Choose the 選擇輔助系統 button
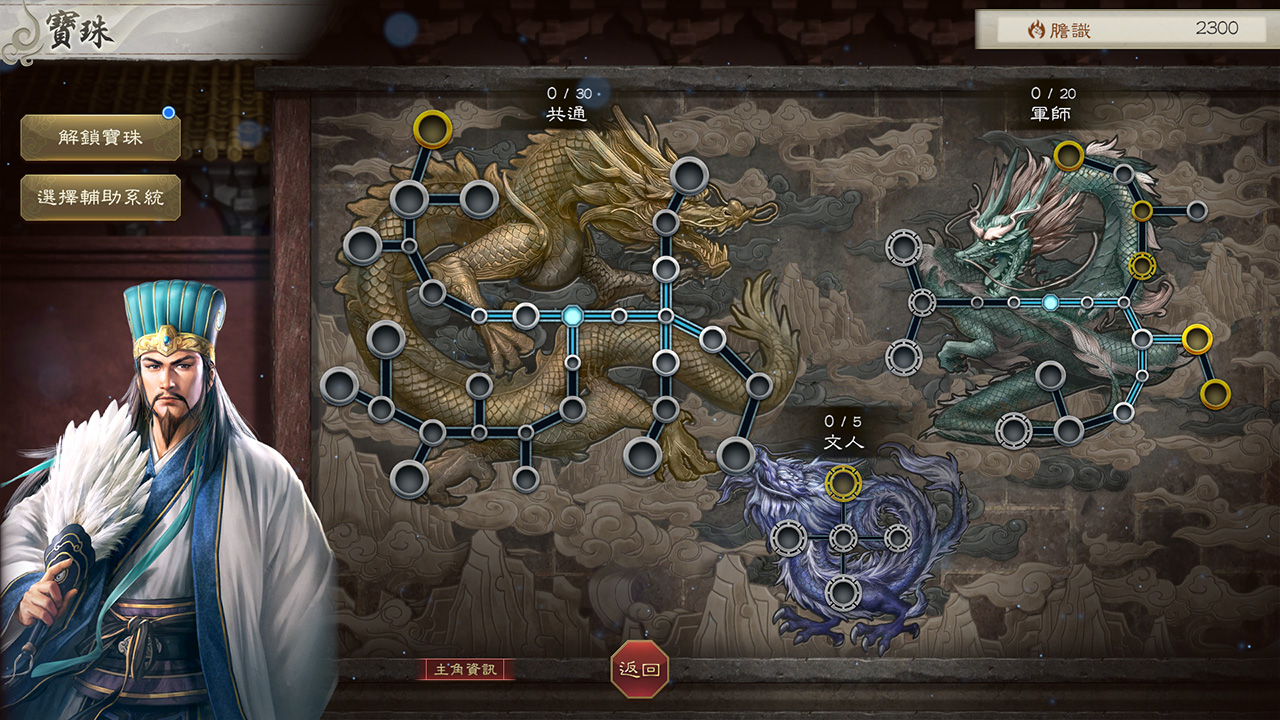This screenshot has width=1280, height=720. point(100,198)
